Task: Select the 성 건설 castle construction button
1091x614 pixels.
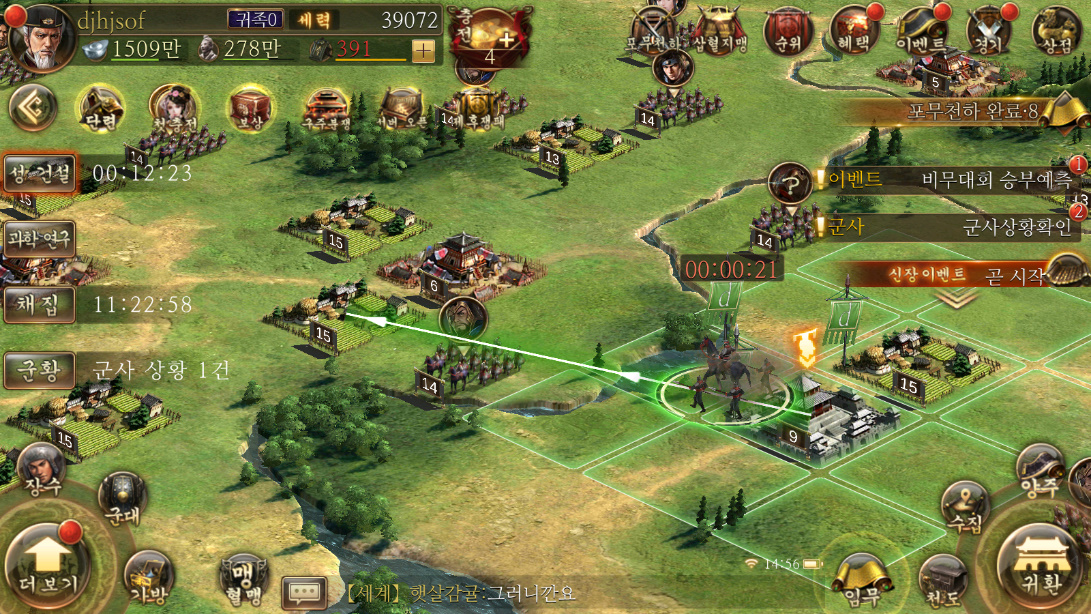Action: pos(40,173)
